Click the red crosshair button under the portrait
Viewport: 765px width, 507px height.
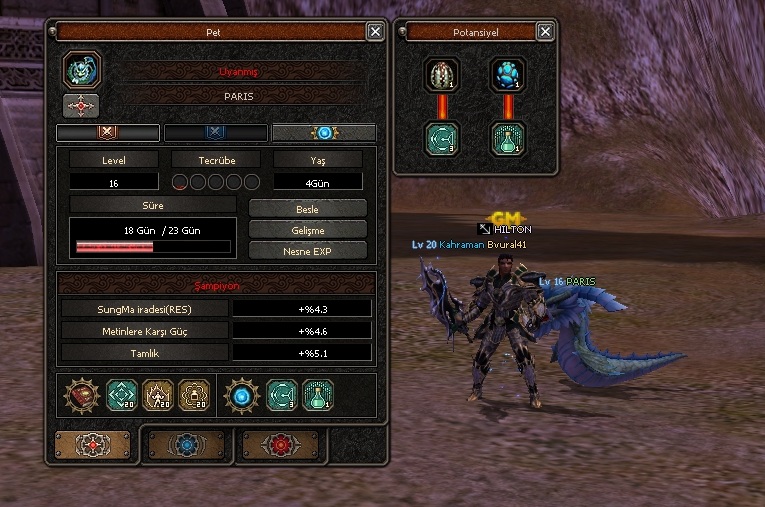click(x=81, y=105)
